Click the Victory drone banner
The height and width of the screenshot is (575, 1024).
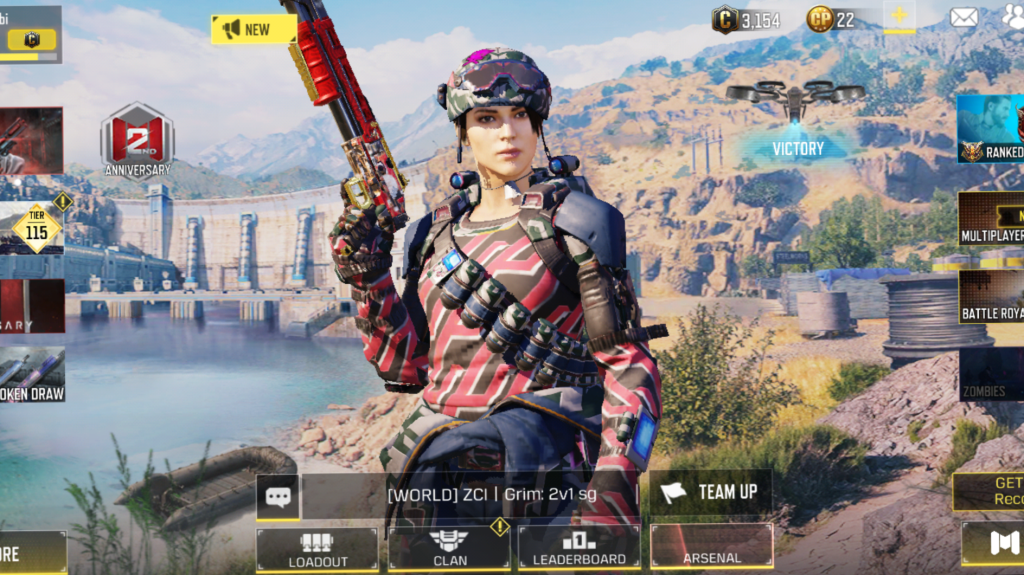(x=797, y=148)
